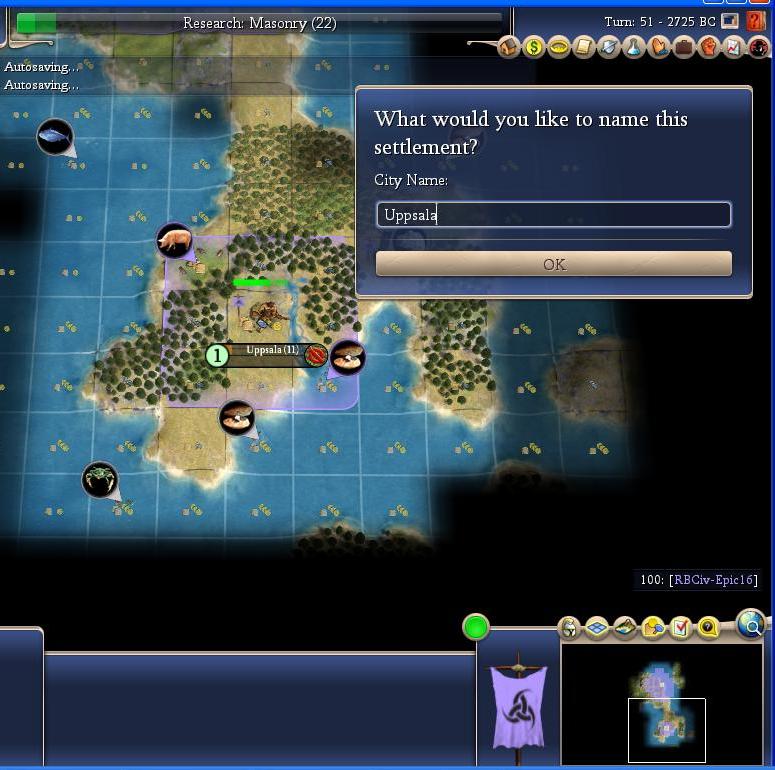Screen dimensions: 775x770
Task: Open the Technology Advisor flask icon
Action: [x=634, y=46]
